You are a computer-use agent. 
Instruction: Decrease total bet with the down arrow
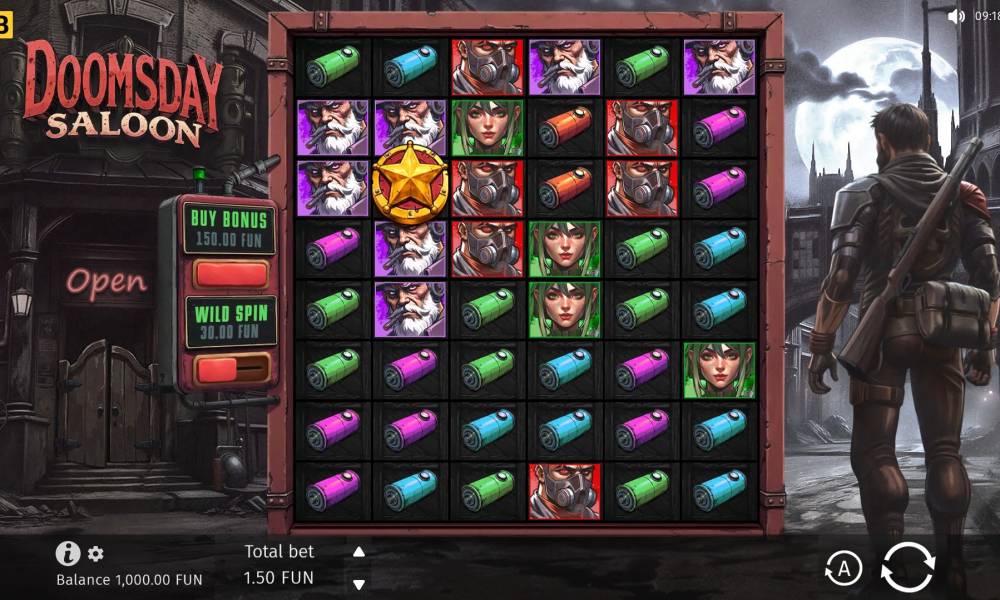click(359, 584)
